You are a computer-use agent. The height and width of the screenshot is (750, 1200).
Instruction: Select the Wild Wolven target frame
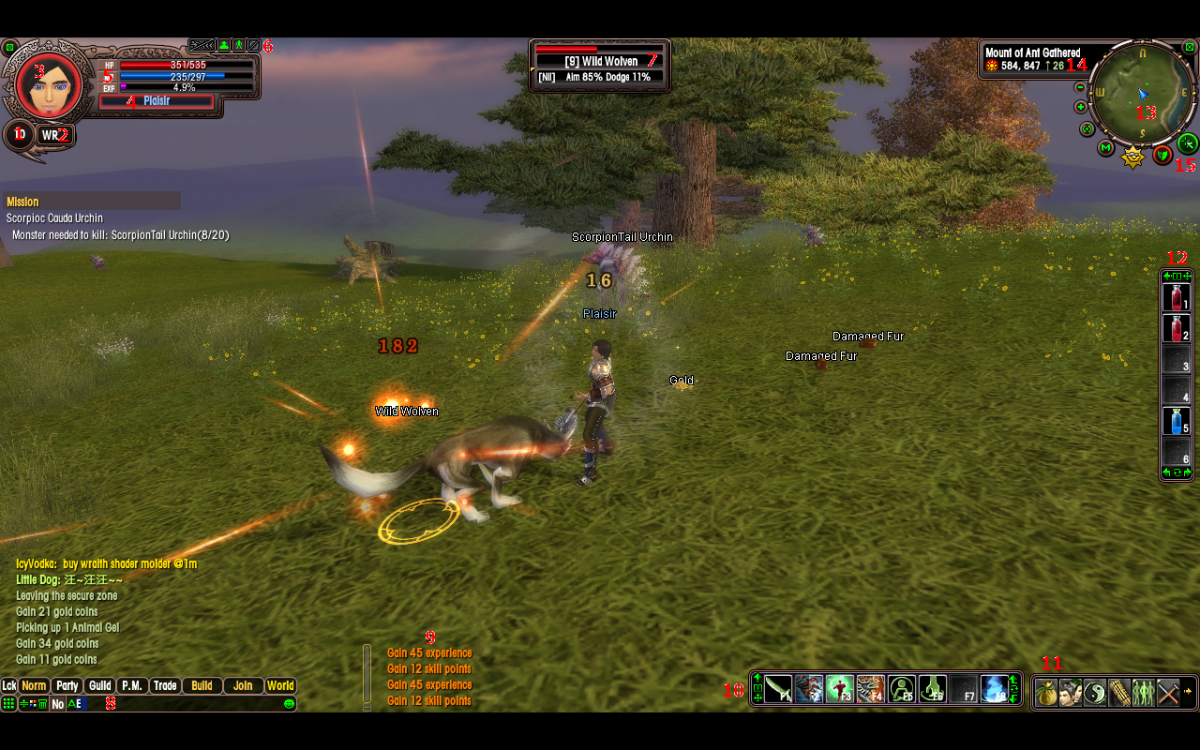(599, 65)
